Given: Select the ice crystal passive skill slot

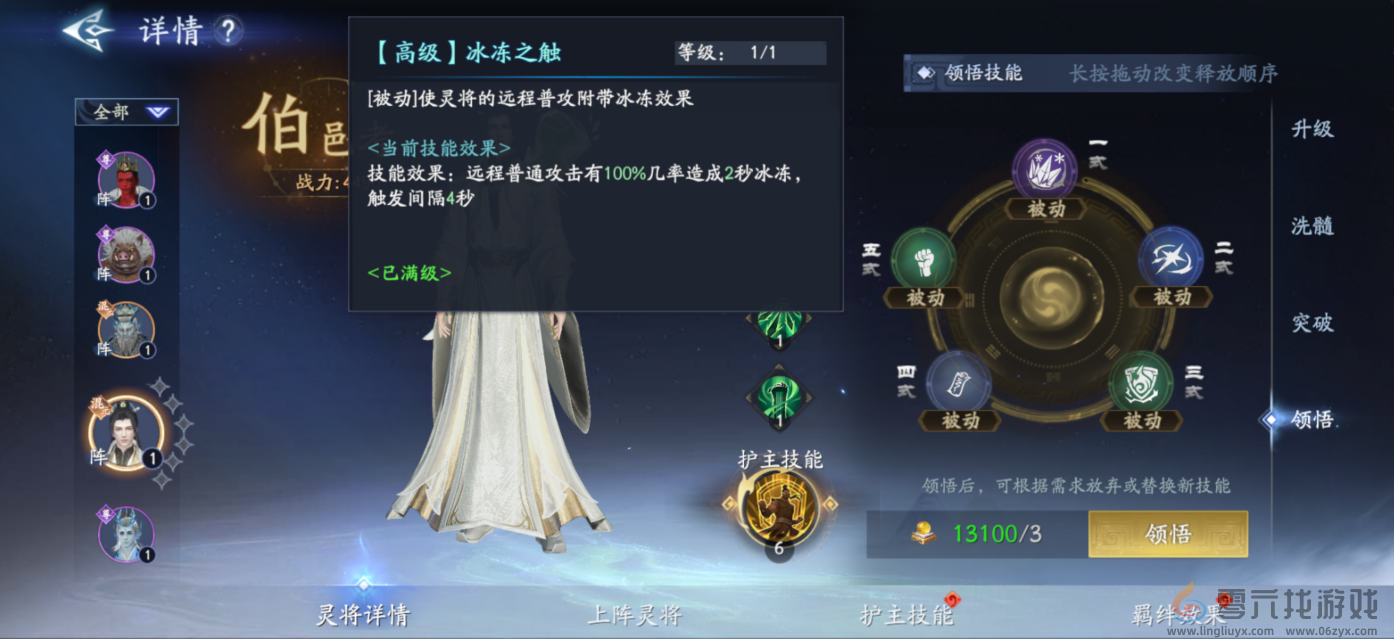Looking at the screenshot, I should pos(1045,171).
